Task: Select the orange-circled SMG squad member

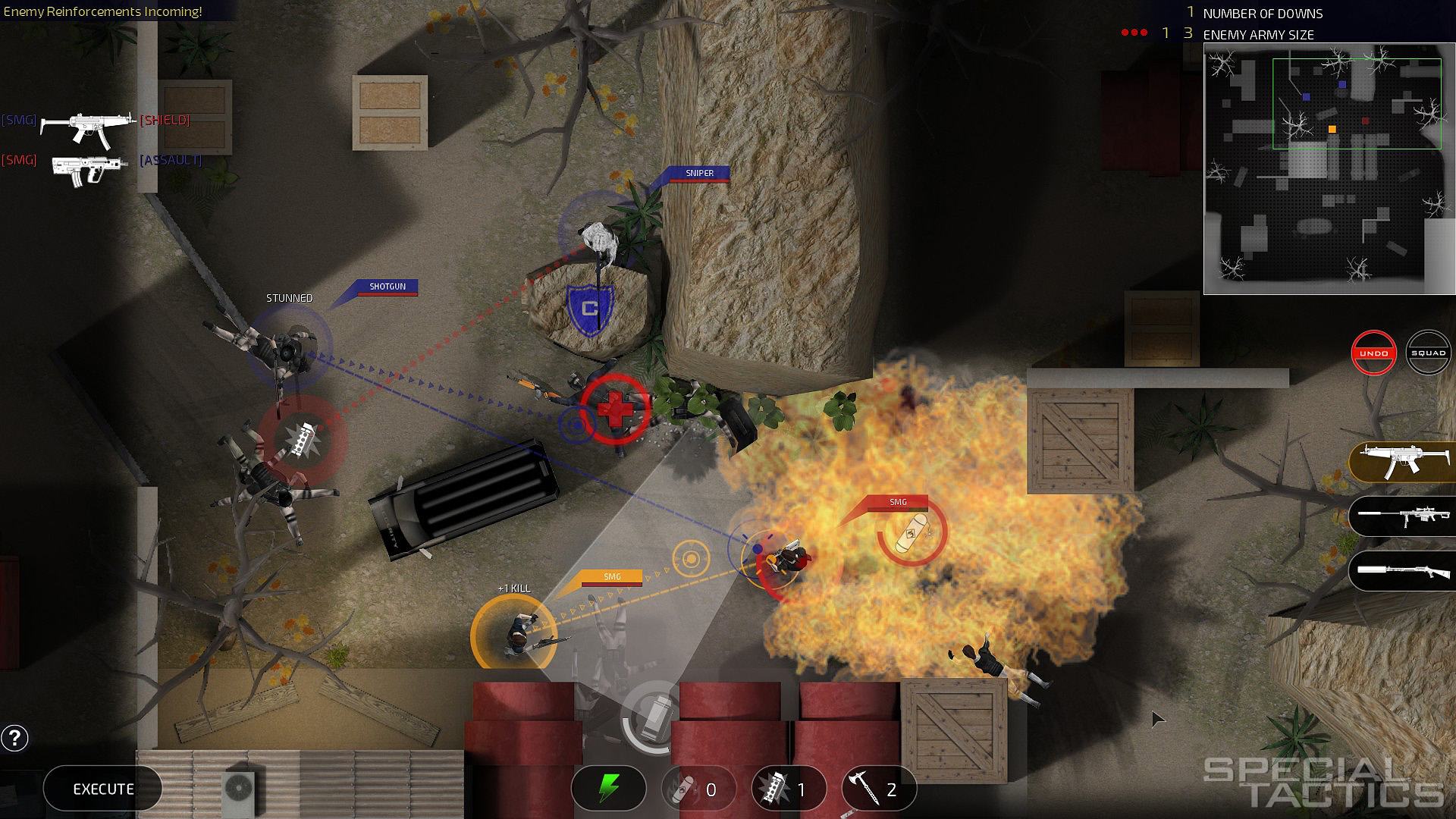Action: 513,634
